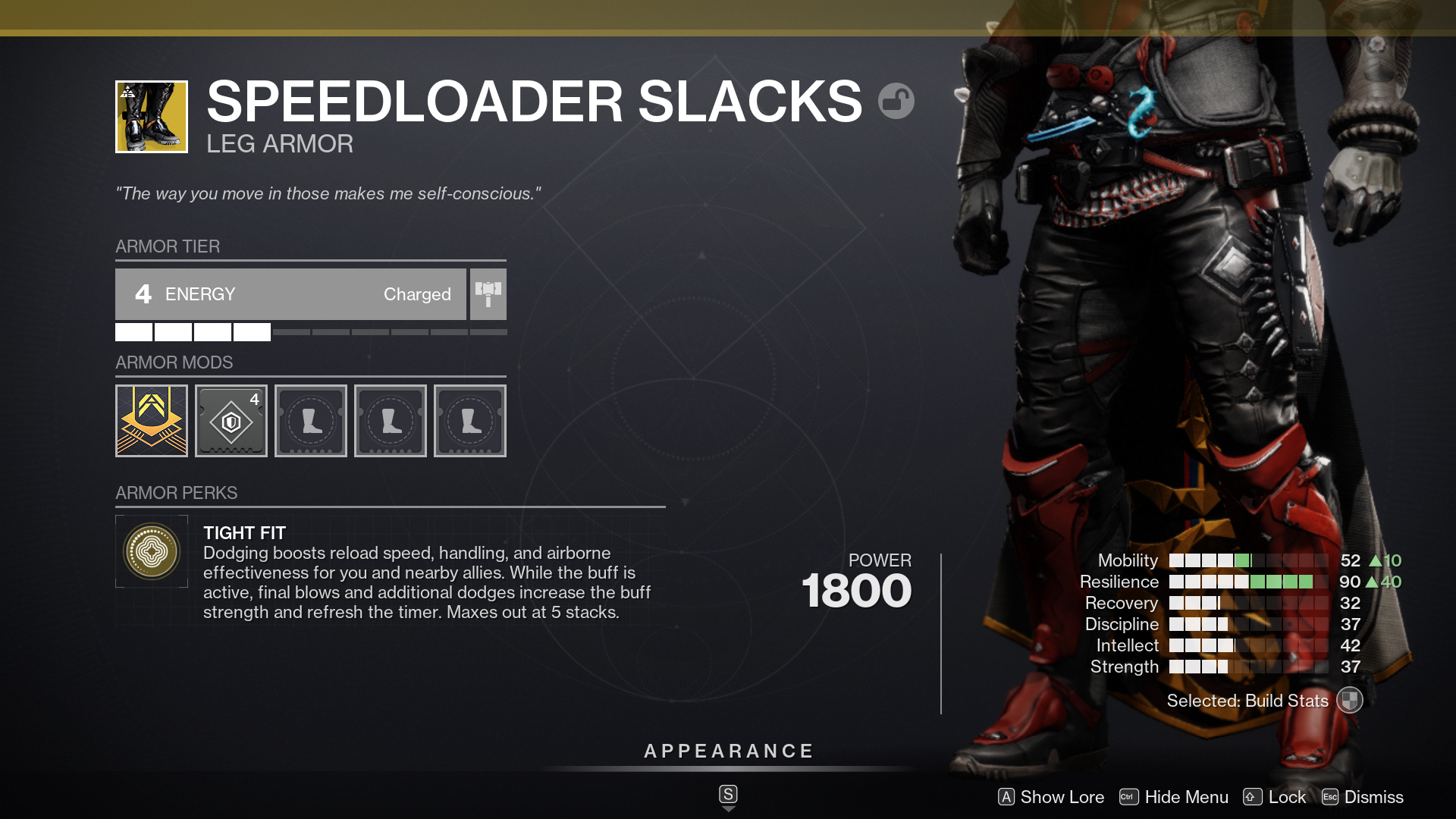Open the Build Stats selector shield icon
This screenshot has height=819, width=1456.
point(1350,701)
